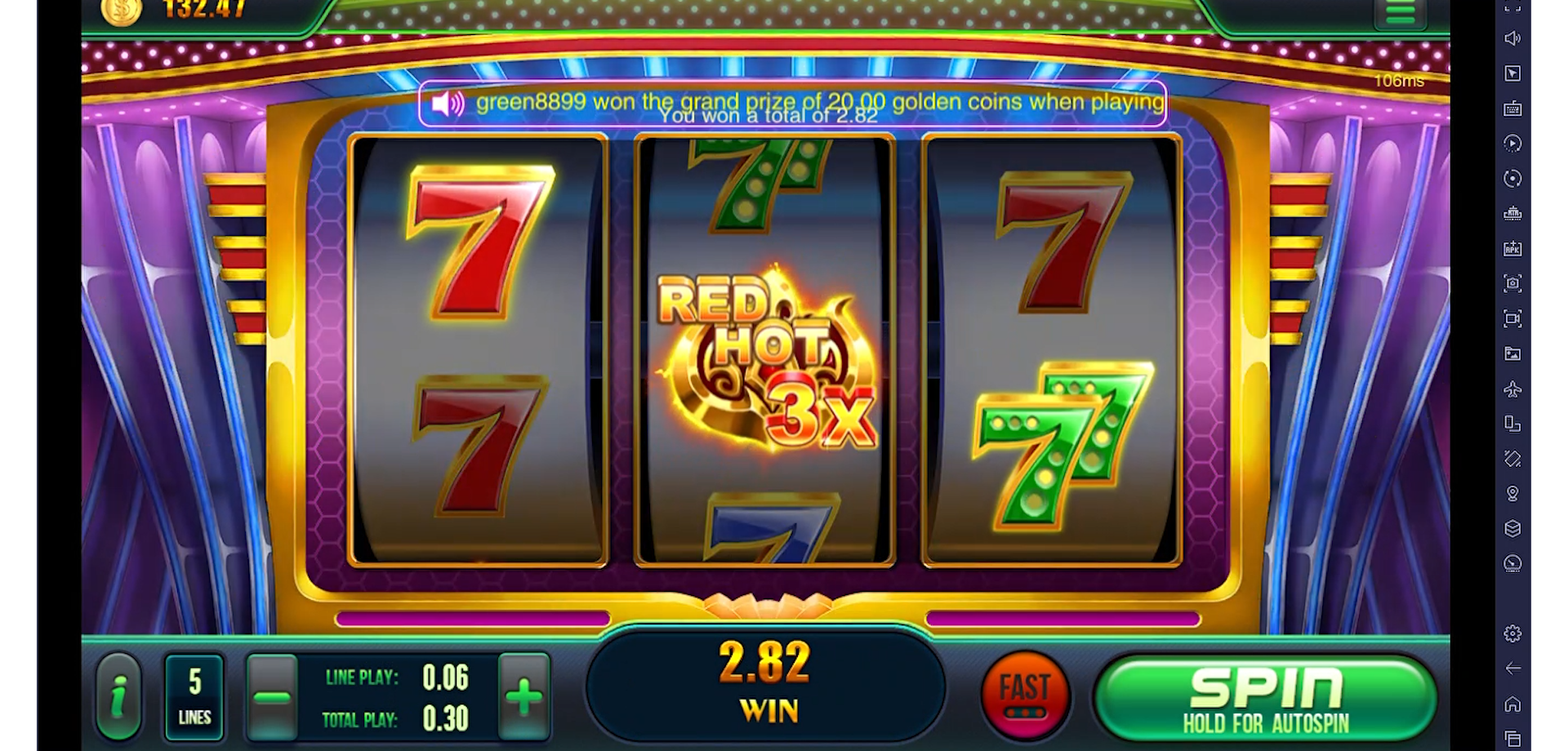Open recent apps from the bottom sidebar
The width and height of the screenshot is (1568, 751).
(1513, 739)
